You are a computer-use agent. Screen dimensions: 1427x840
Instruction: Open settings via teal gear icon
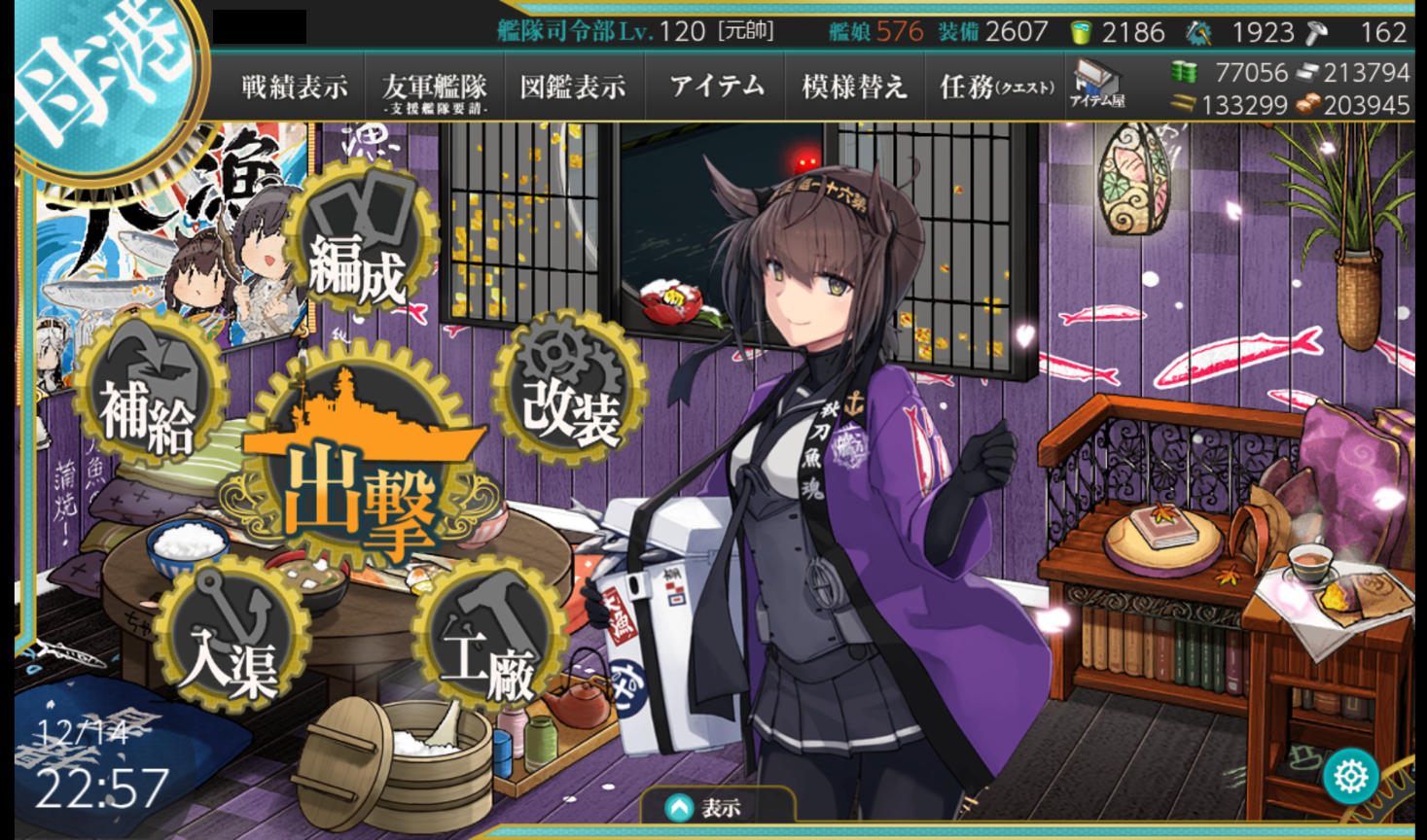pos(1351,776)
